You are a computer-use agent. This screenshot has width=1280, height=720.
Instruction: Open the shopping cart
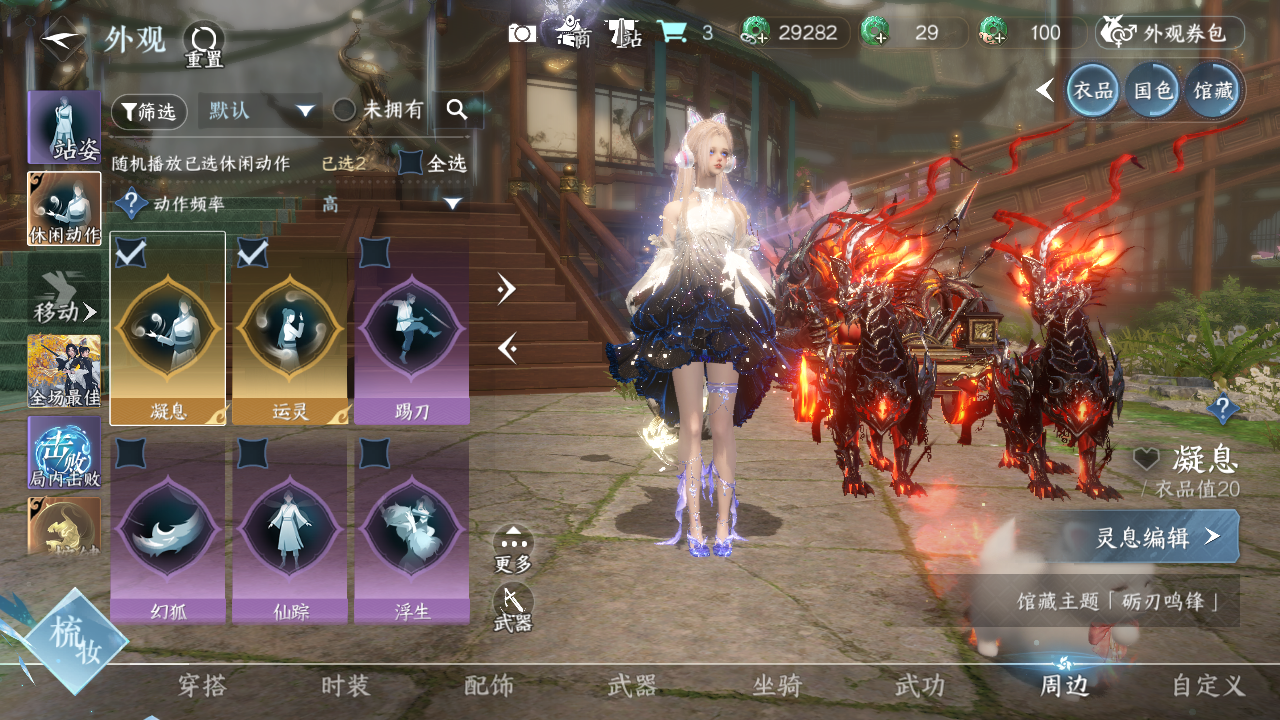coord(671,33)
